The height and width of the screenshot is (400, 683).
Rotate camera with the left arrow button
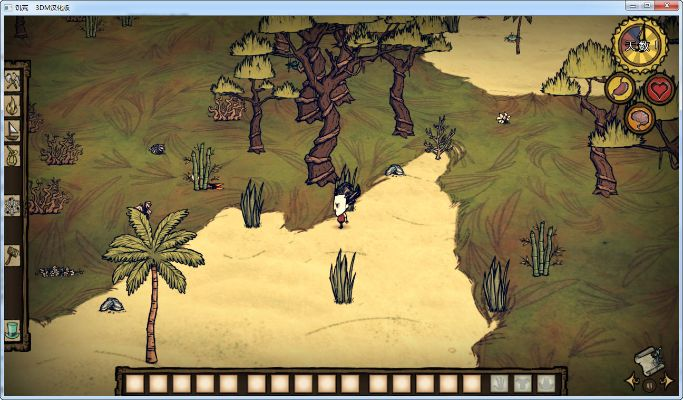[630, 380]
